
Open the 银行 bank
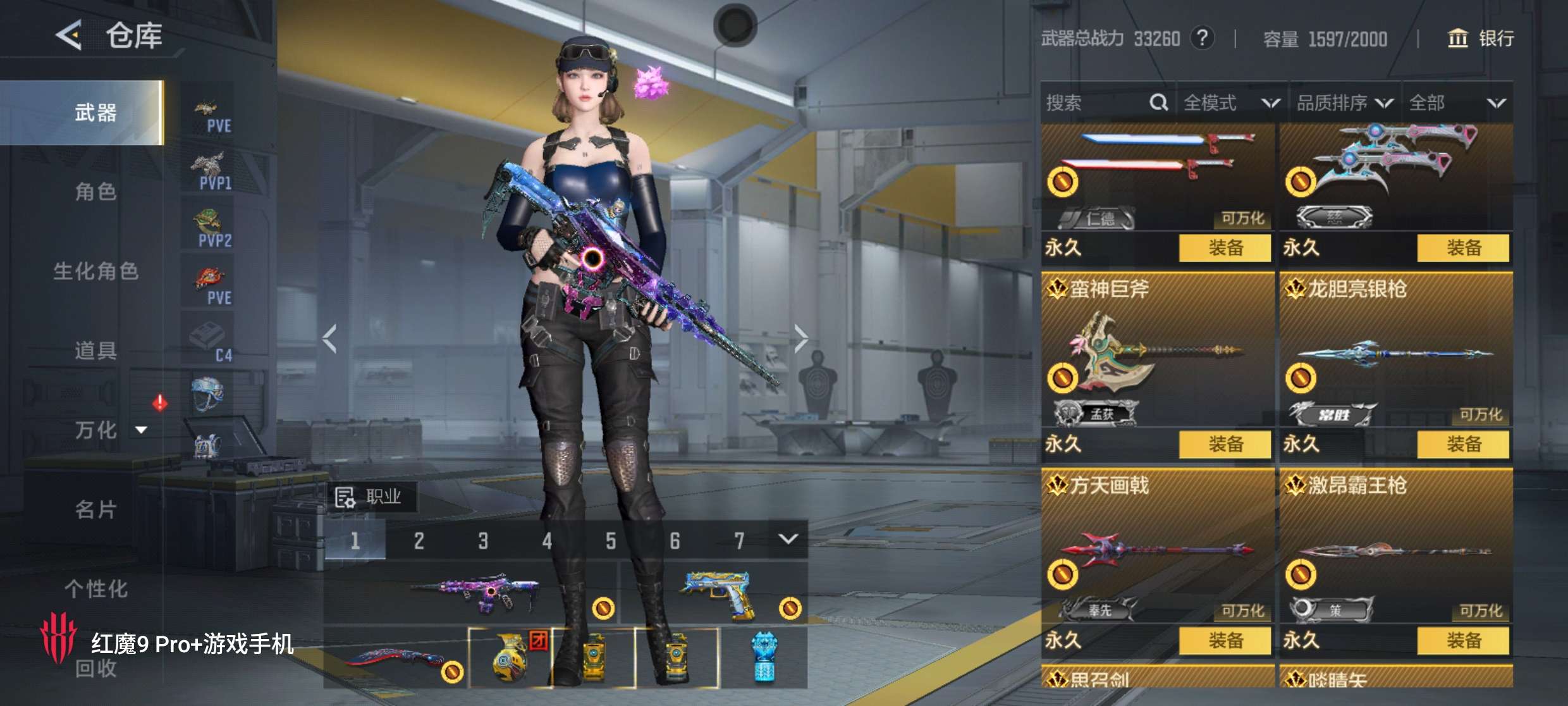tap(1481, 39)
